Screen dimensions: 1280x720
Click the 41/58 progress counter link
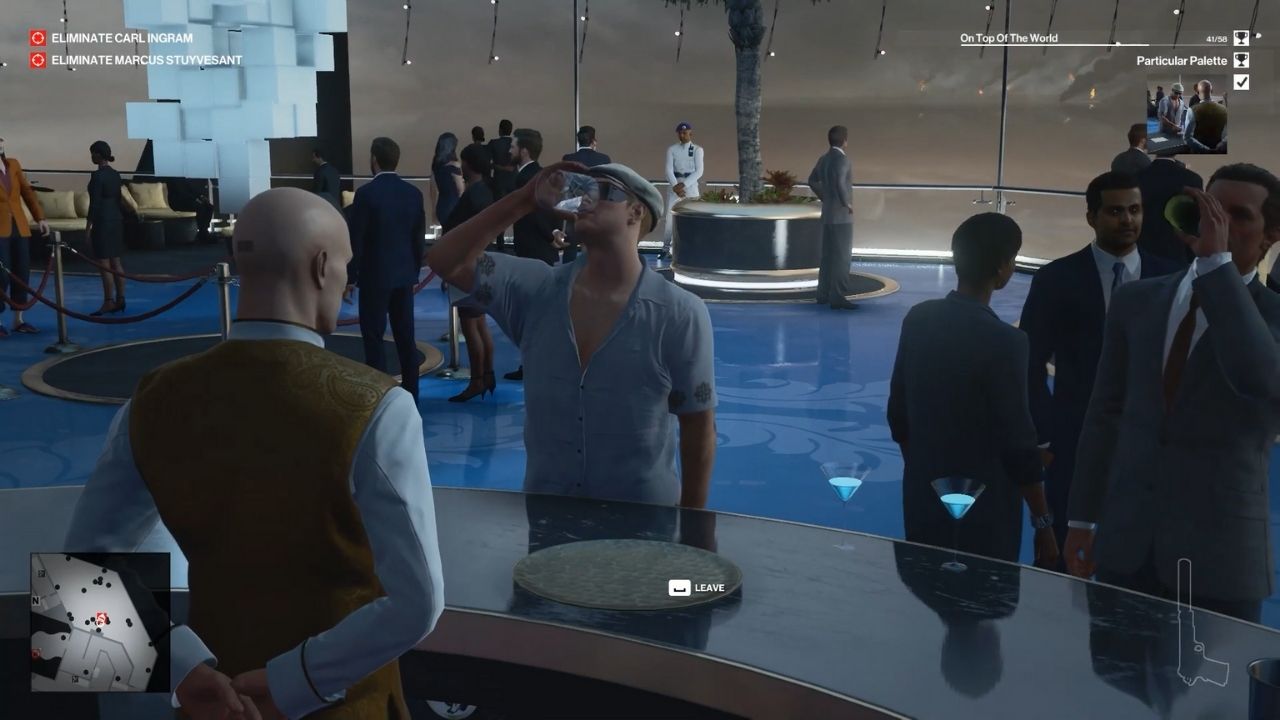click(x=1215, y=38)
